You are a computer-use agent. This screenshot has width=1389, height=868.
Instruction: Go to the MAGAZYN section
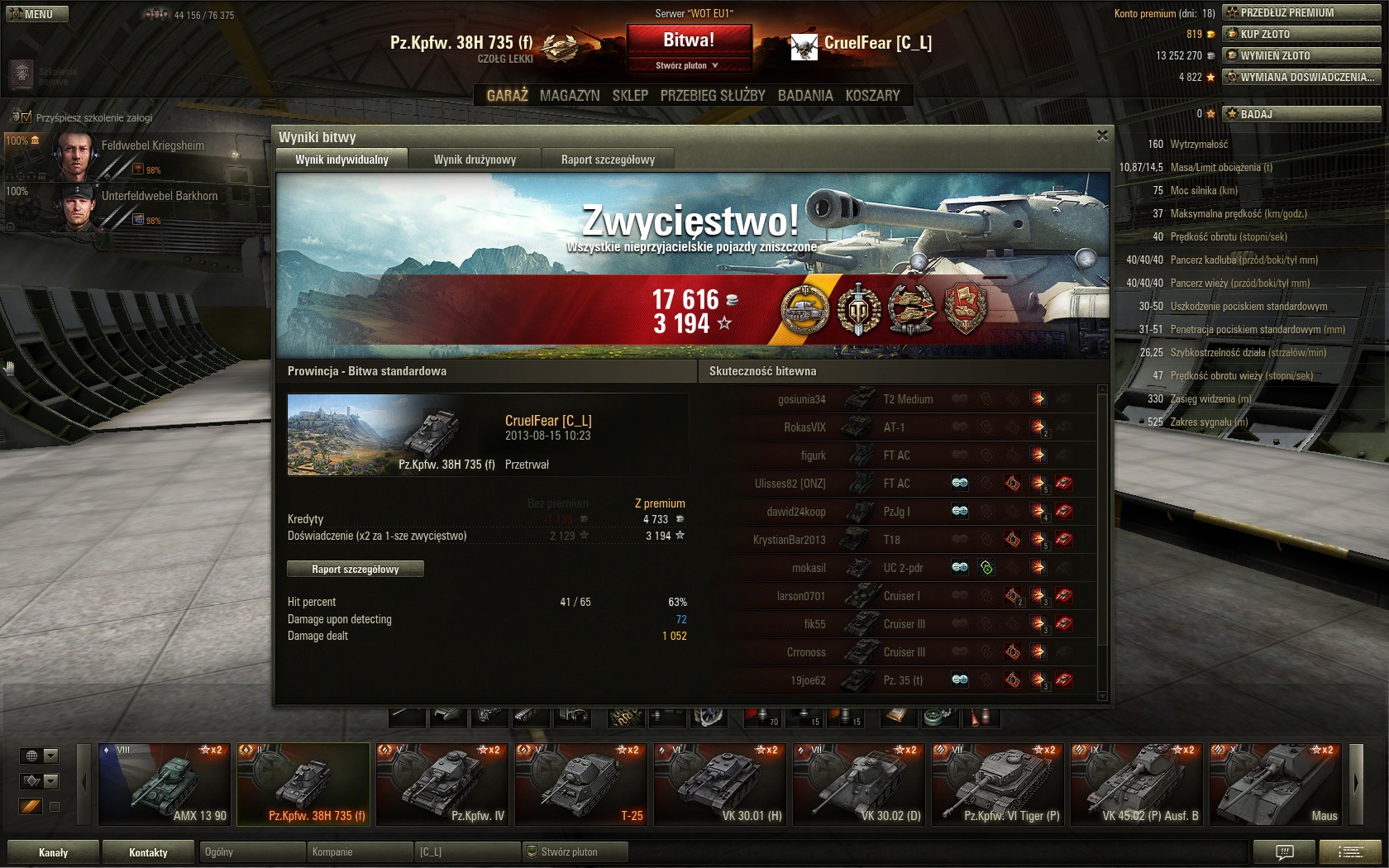point(570,96)
